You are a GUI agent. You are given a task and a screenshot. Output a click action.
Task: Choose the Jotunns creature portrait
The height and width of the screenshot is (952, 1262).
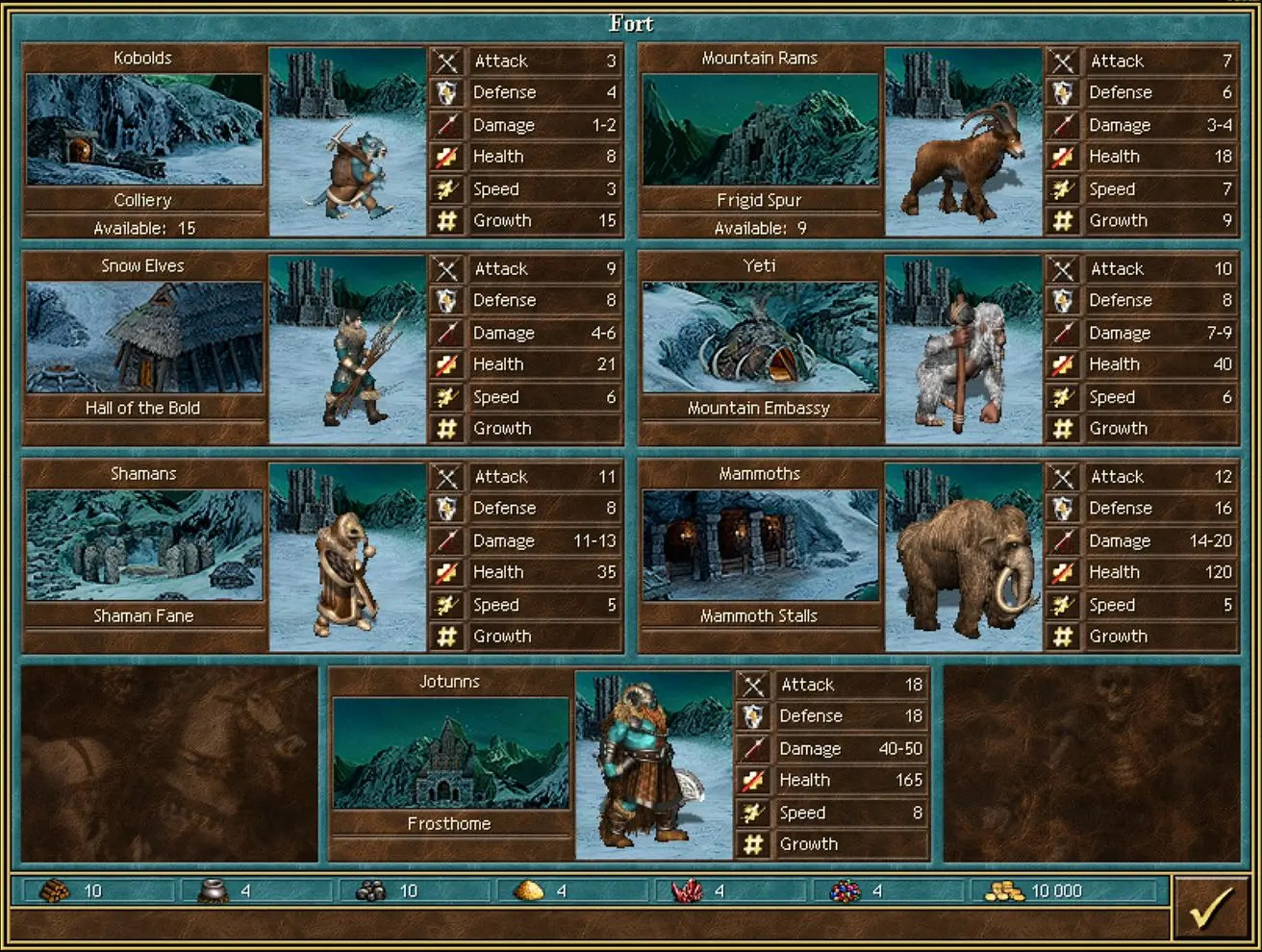(654, 765)
